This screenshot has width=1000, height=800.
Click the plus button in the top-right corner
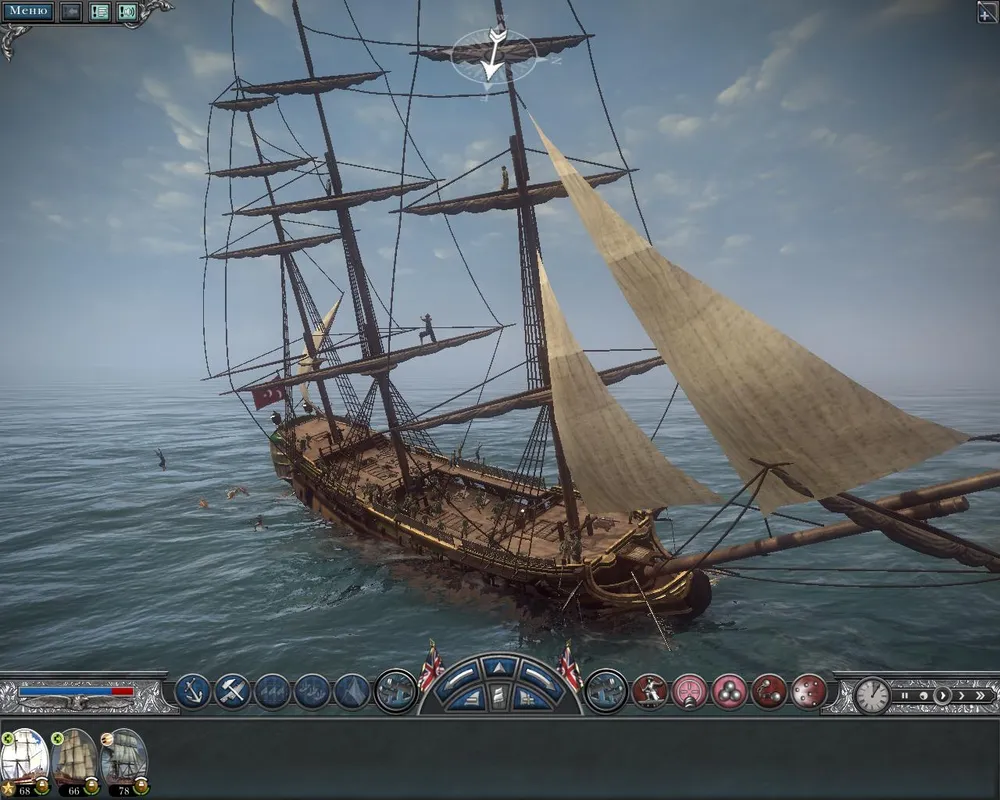pos(987,11)
